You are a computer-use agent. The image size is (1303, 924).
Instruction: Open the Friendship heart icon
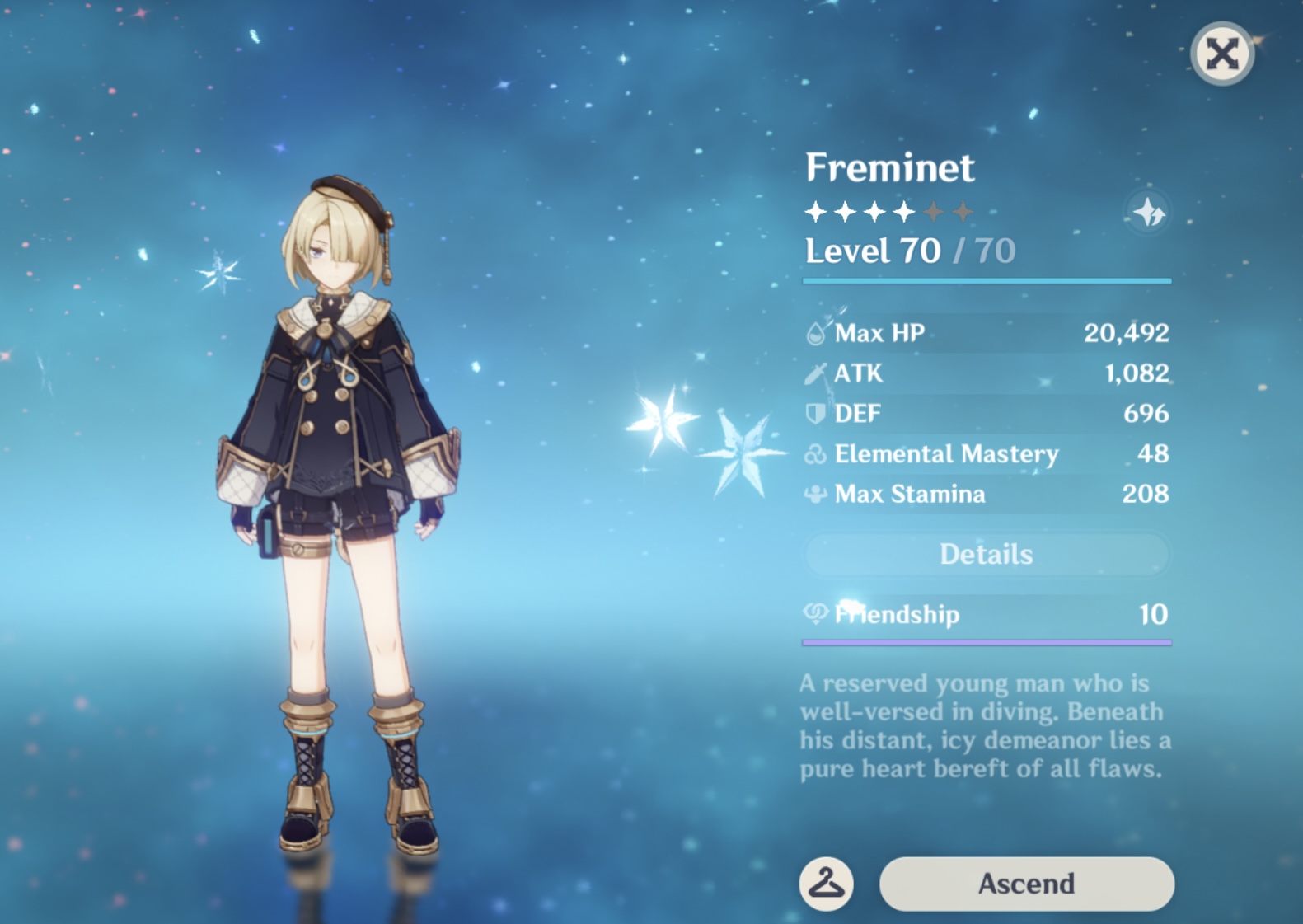click(x=814, y=615)
